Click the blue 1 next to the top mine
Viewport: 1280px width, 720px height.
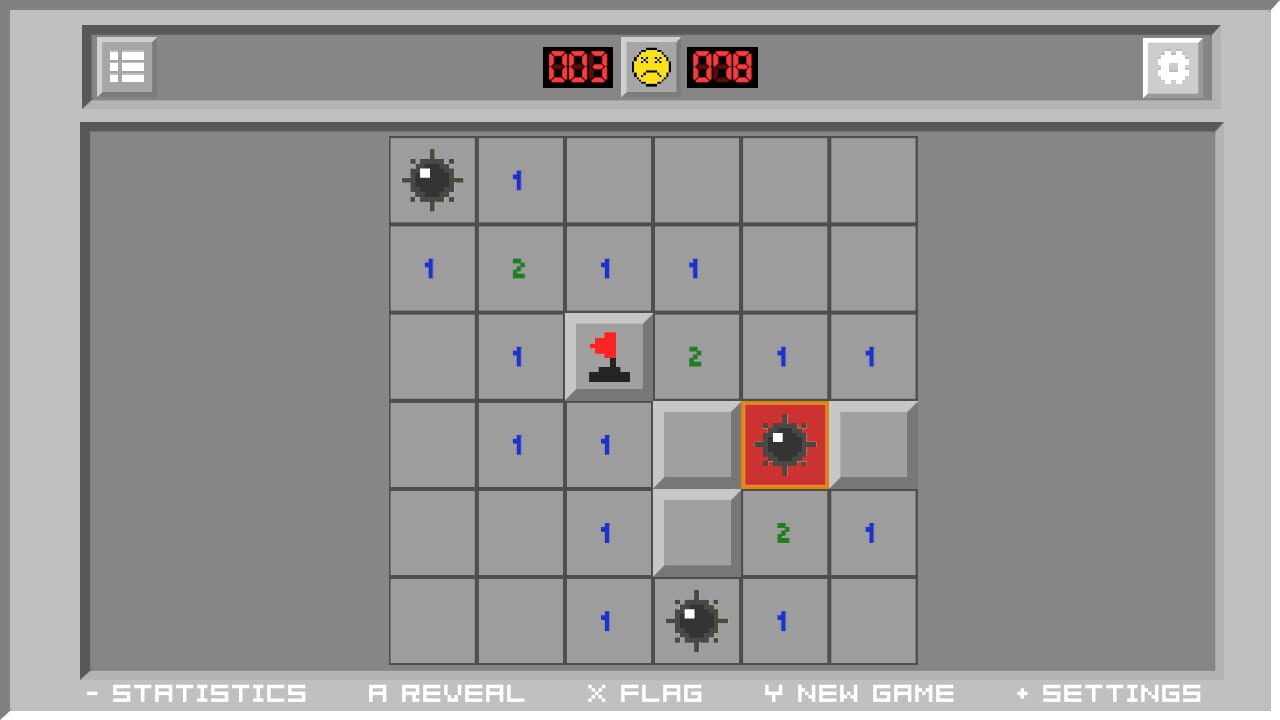519,179
